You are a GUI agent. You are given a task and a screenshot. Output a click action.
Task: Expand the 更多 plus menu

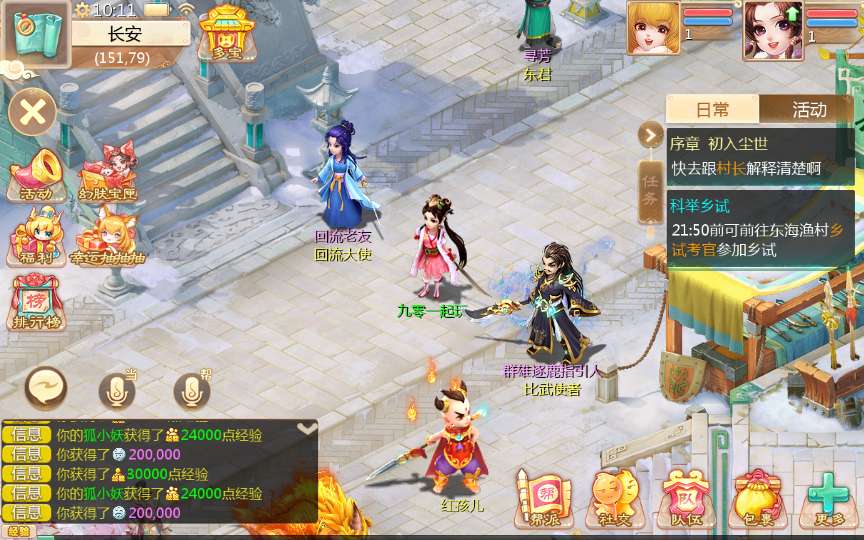tap(828, 496)
